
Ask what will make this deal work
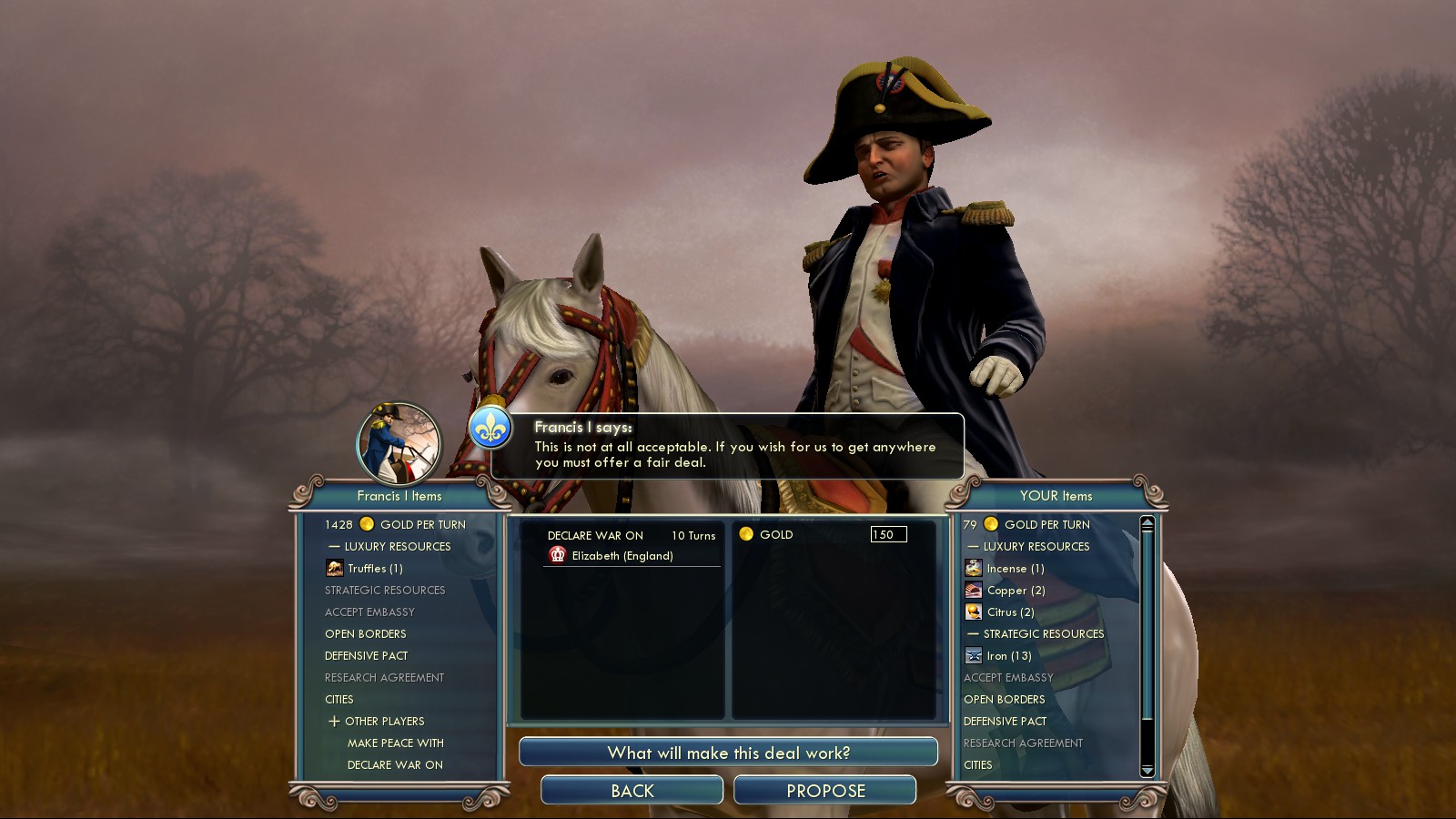point(728,753)
